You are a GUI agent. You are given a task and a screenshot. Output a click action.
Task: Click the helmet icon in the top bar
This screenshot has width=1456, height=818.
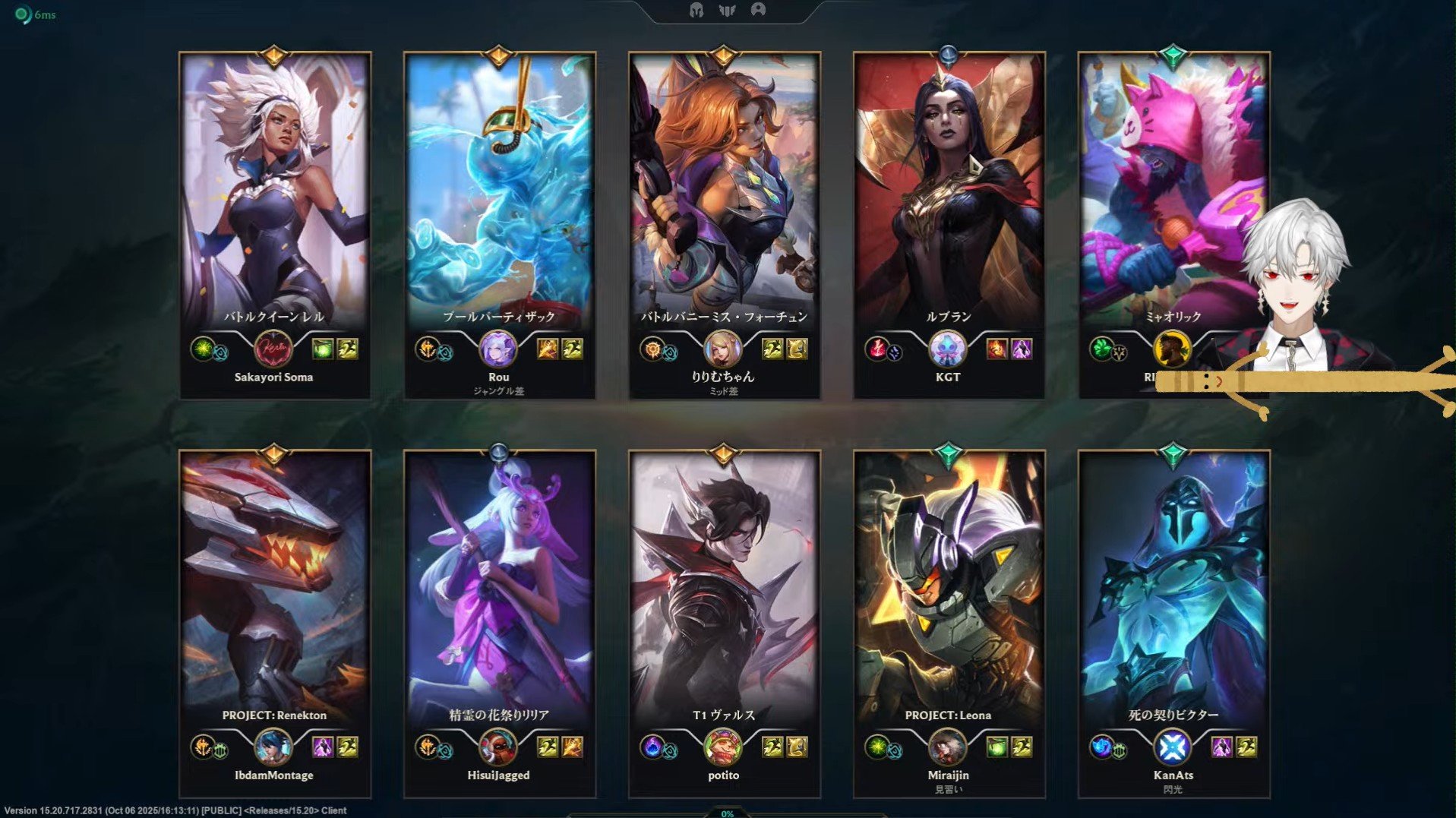coord(696,10)
